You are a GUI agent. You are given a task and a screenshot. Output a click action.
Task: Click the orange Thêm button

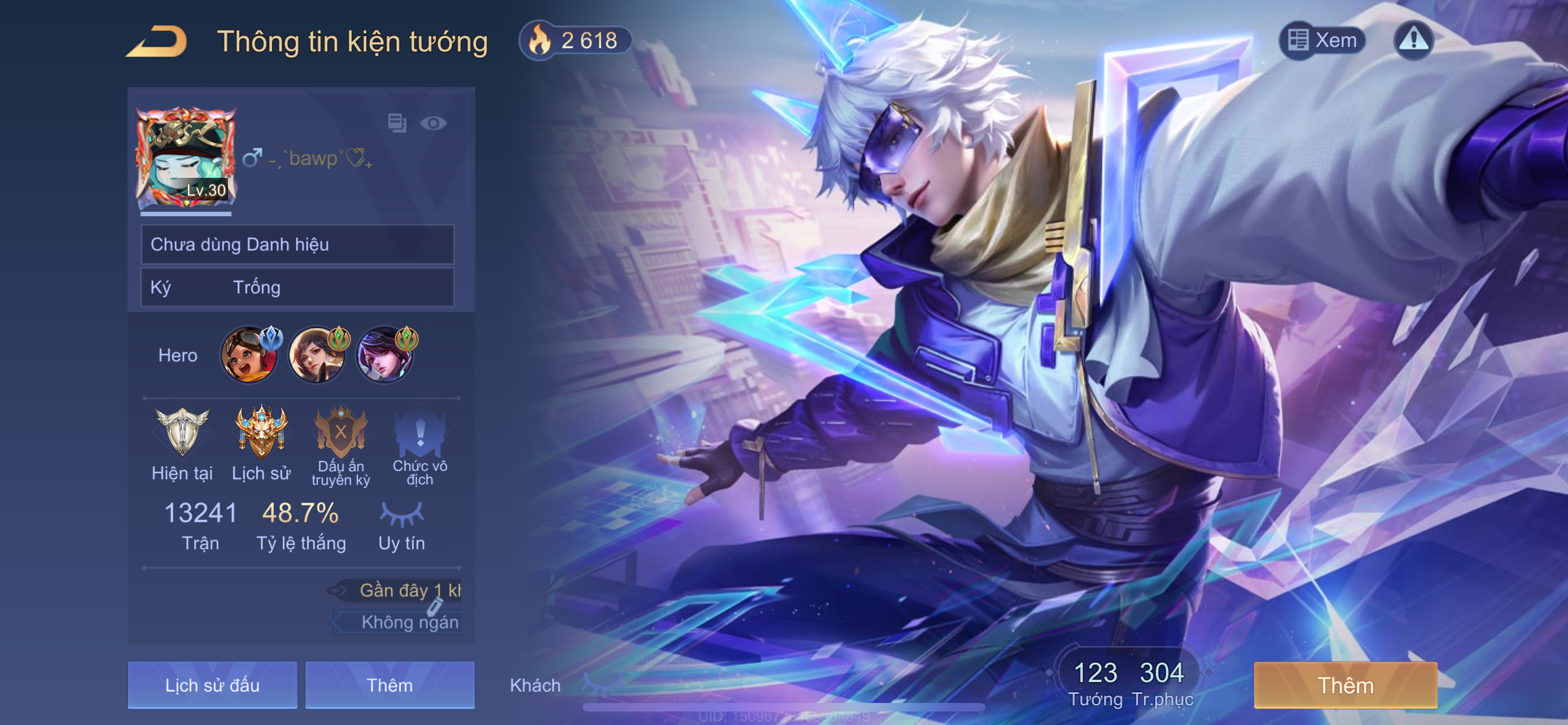(x=1345, y=685)
